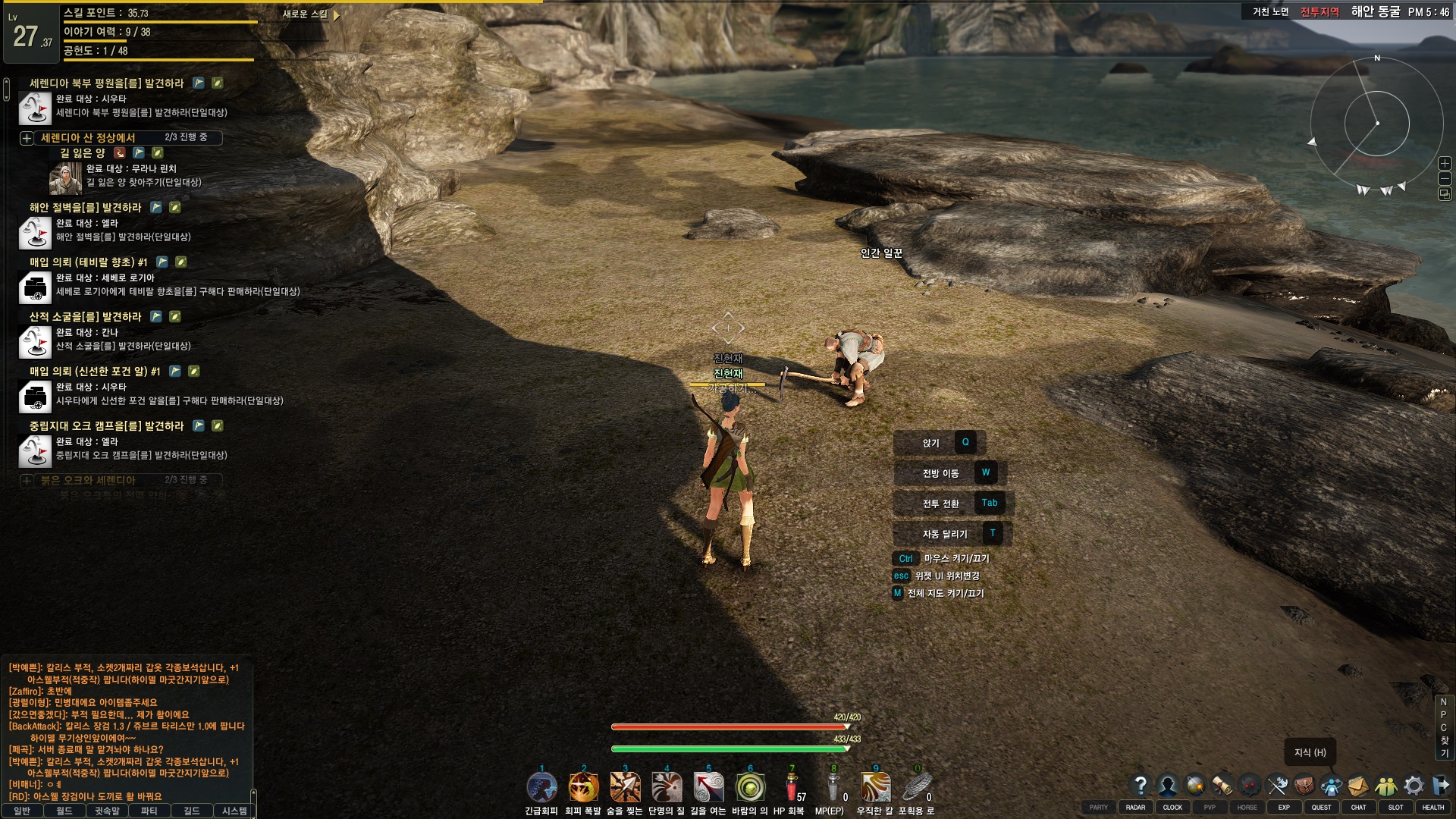Viewport: 1456px width, 819px height.
Task: Select the 포획용 로프 rope slot
Action: coord(917,788)
